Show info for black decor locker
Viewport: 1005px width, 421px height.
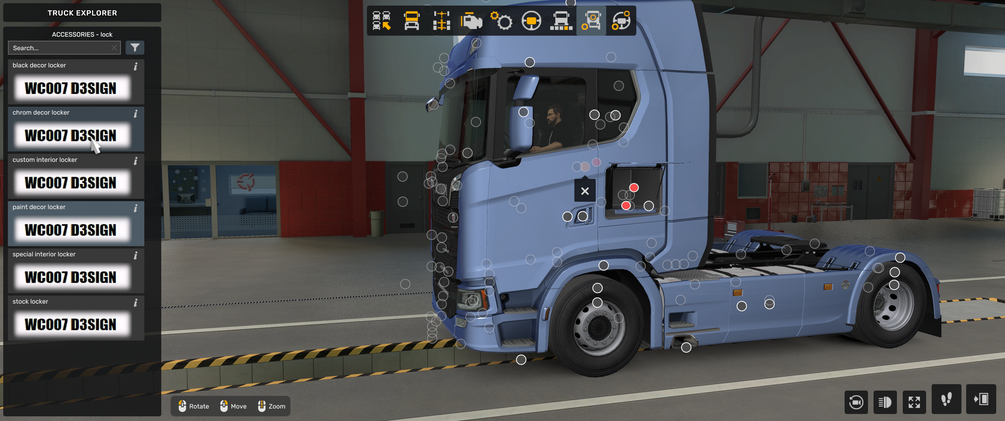click(x=135, y=66)
